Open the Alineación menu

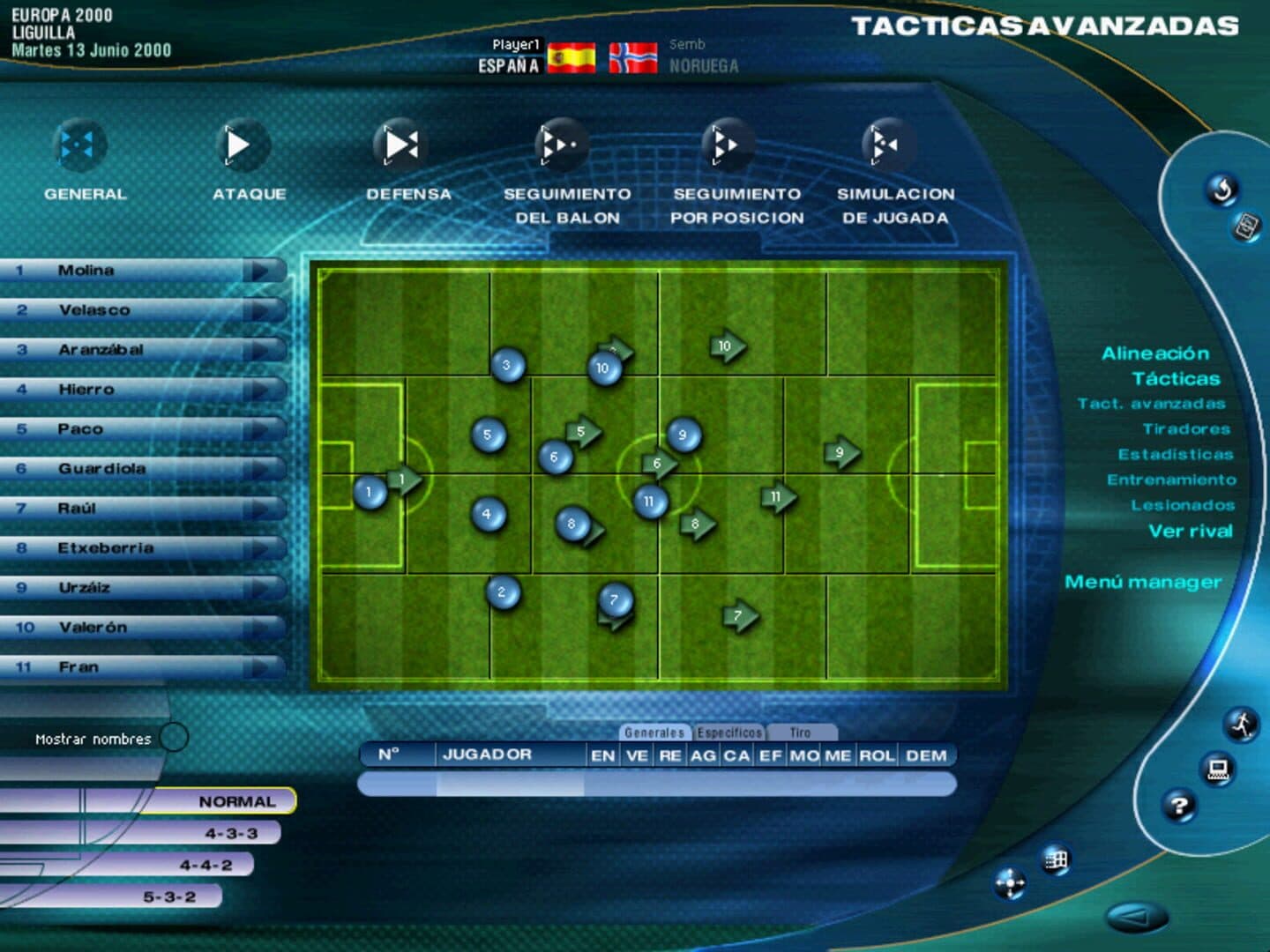point(1154,353)
